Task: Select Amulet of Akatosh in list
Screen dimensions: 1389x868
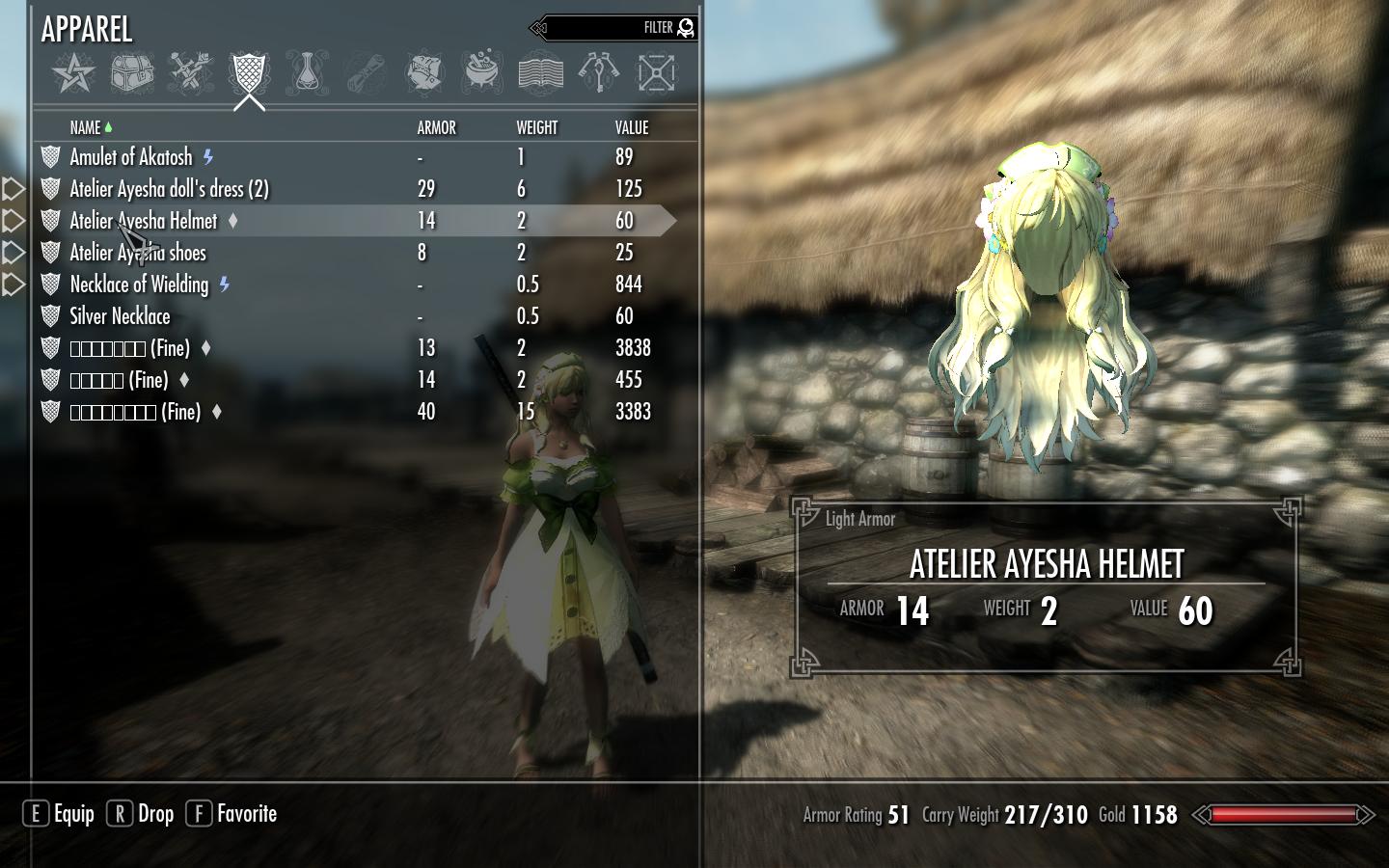Action: [131, 157]
